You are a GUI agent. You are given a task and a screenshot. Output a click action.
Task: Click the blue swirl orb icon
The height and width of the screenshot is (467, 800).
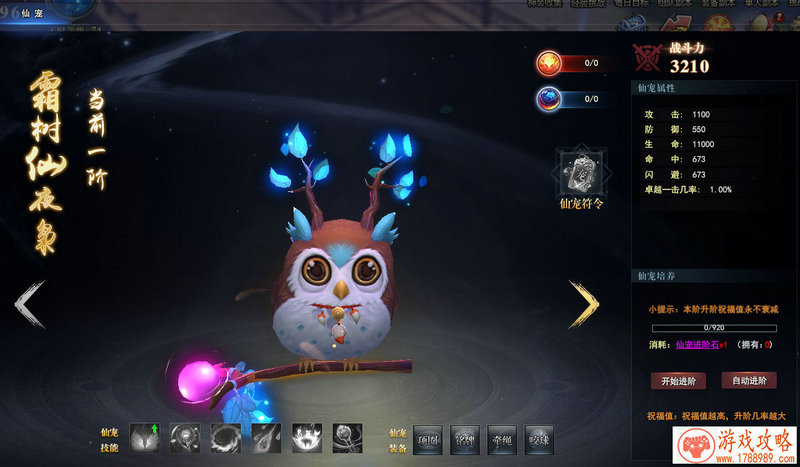tap(549, 99)
